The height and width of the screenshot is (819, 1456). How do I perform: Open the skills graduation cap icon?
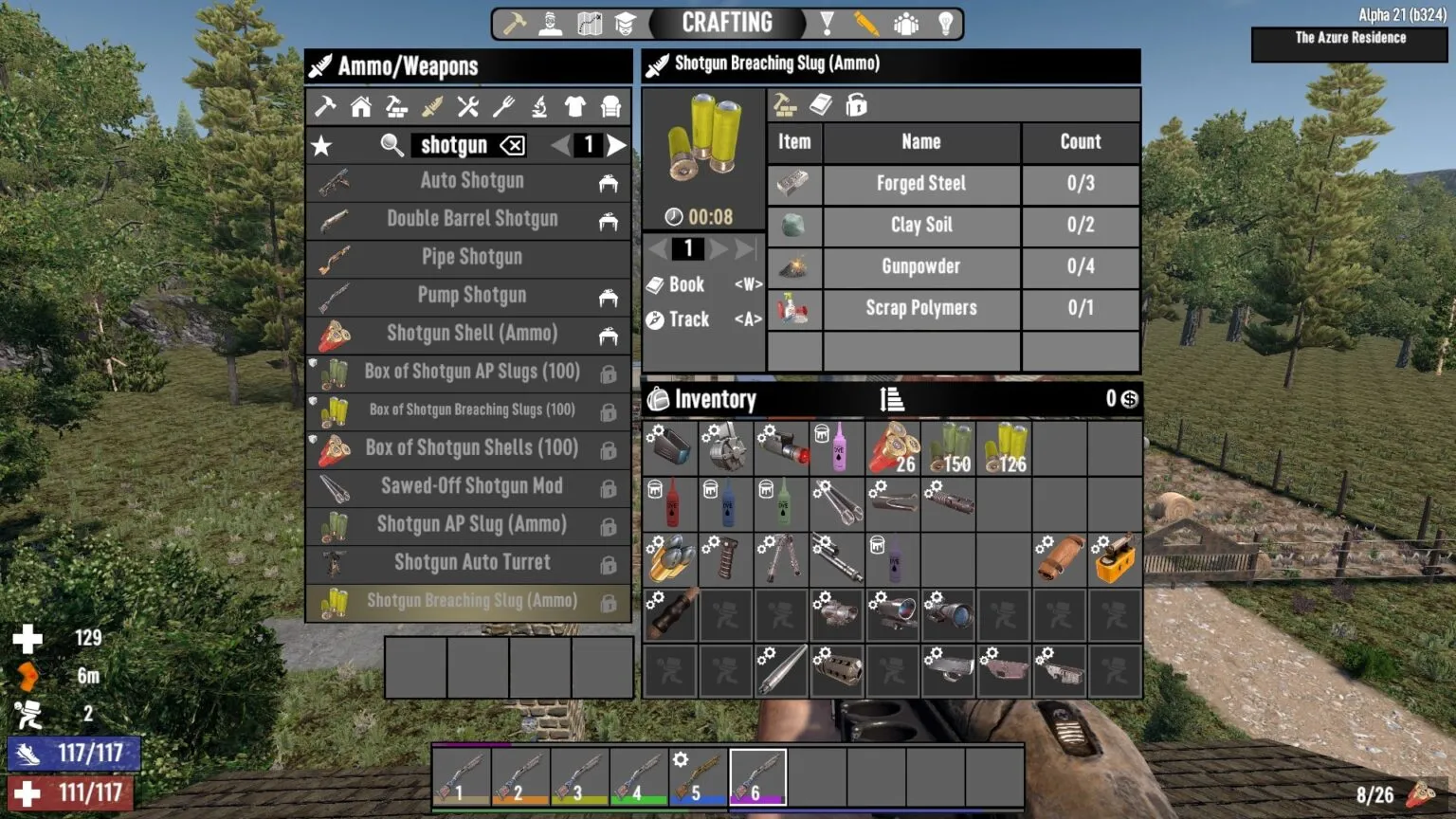(624, 22)
